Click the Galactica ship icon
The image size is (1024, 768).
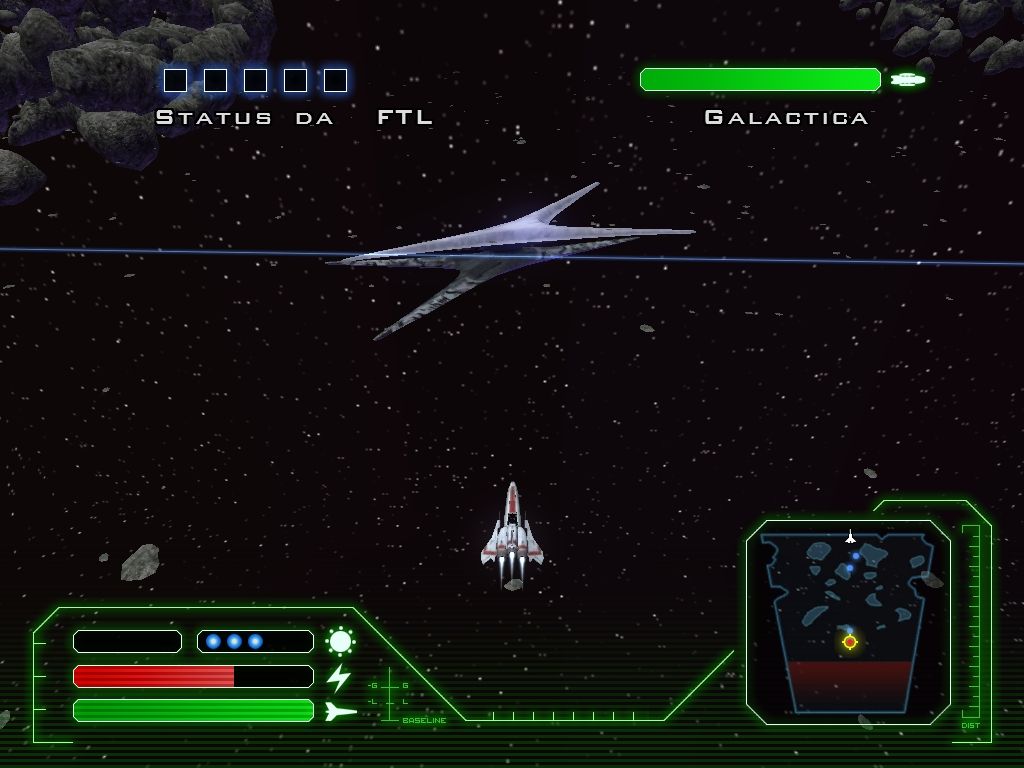point(908,80)
